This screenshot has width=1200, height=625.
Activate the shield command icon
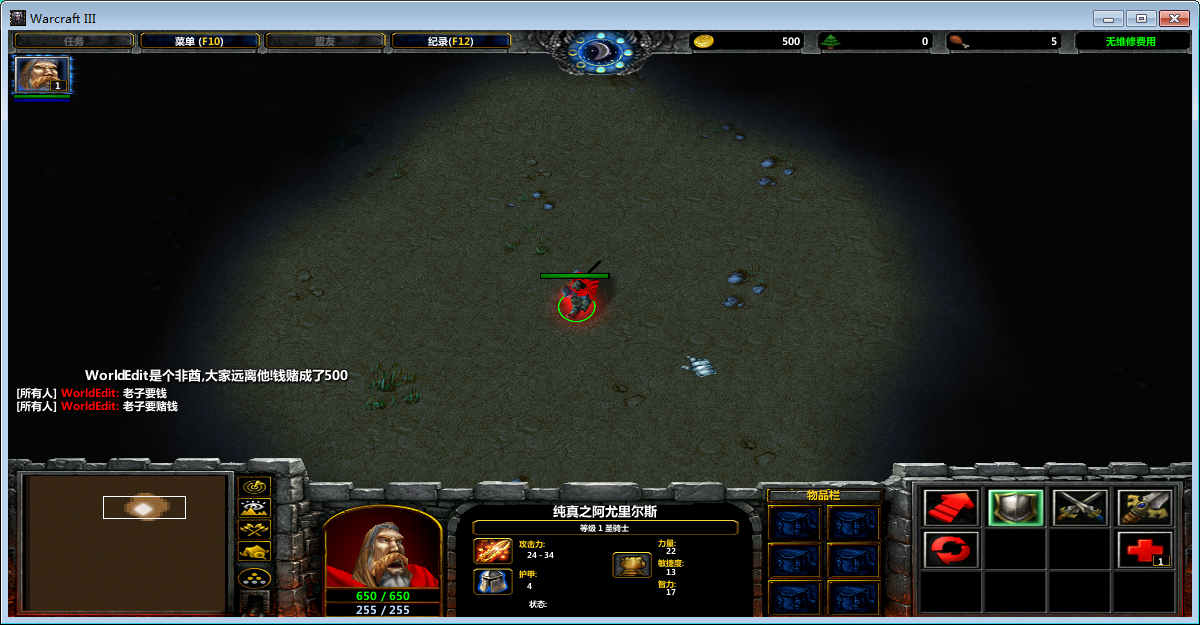[x=1015, y=508]
